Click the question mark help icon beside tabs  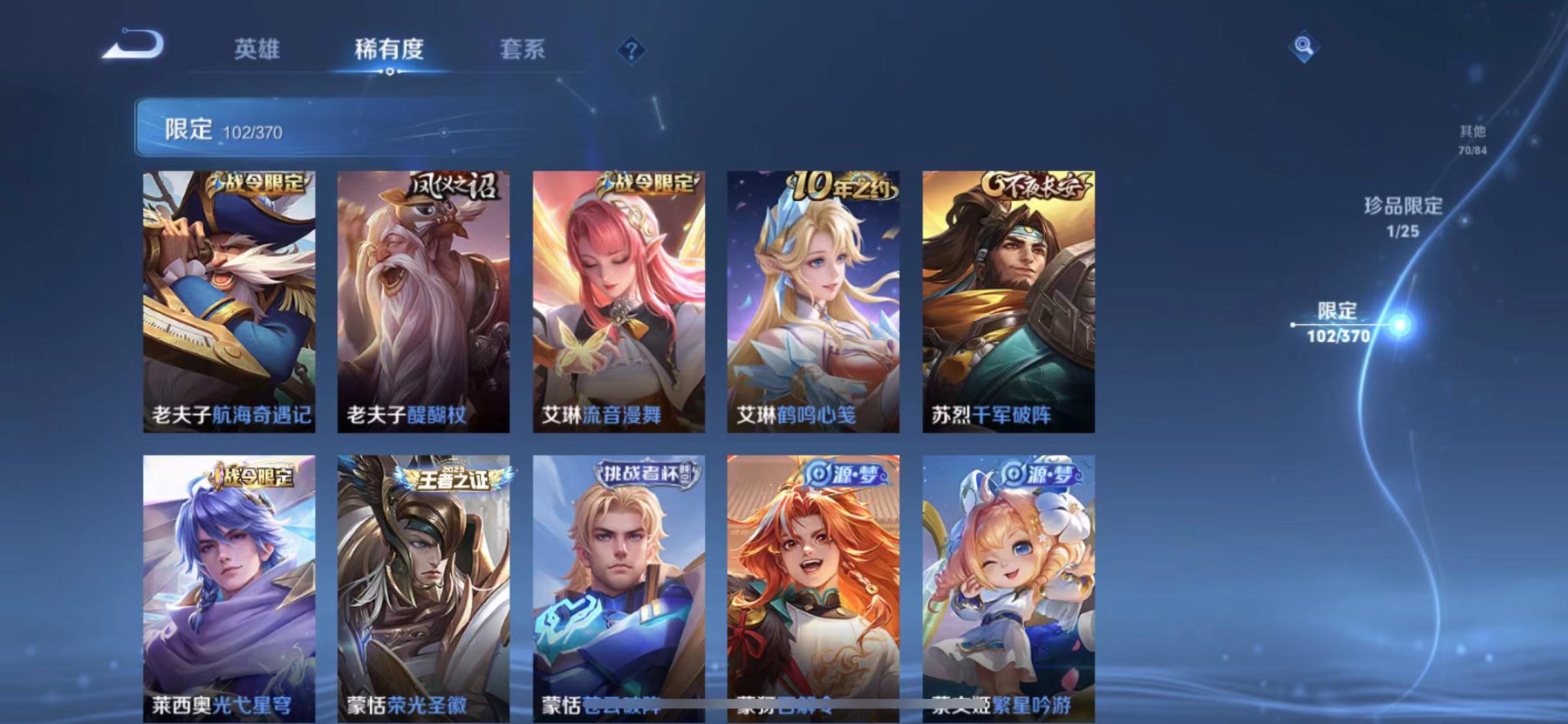pos(632,50)
